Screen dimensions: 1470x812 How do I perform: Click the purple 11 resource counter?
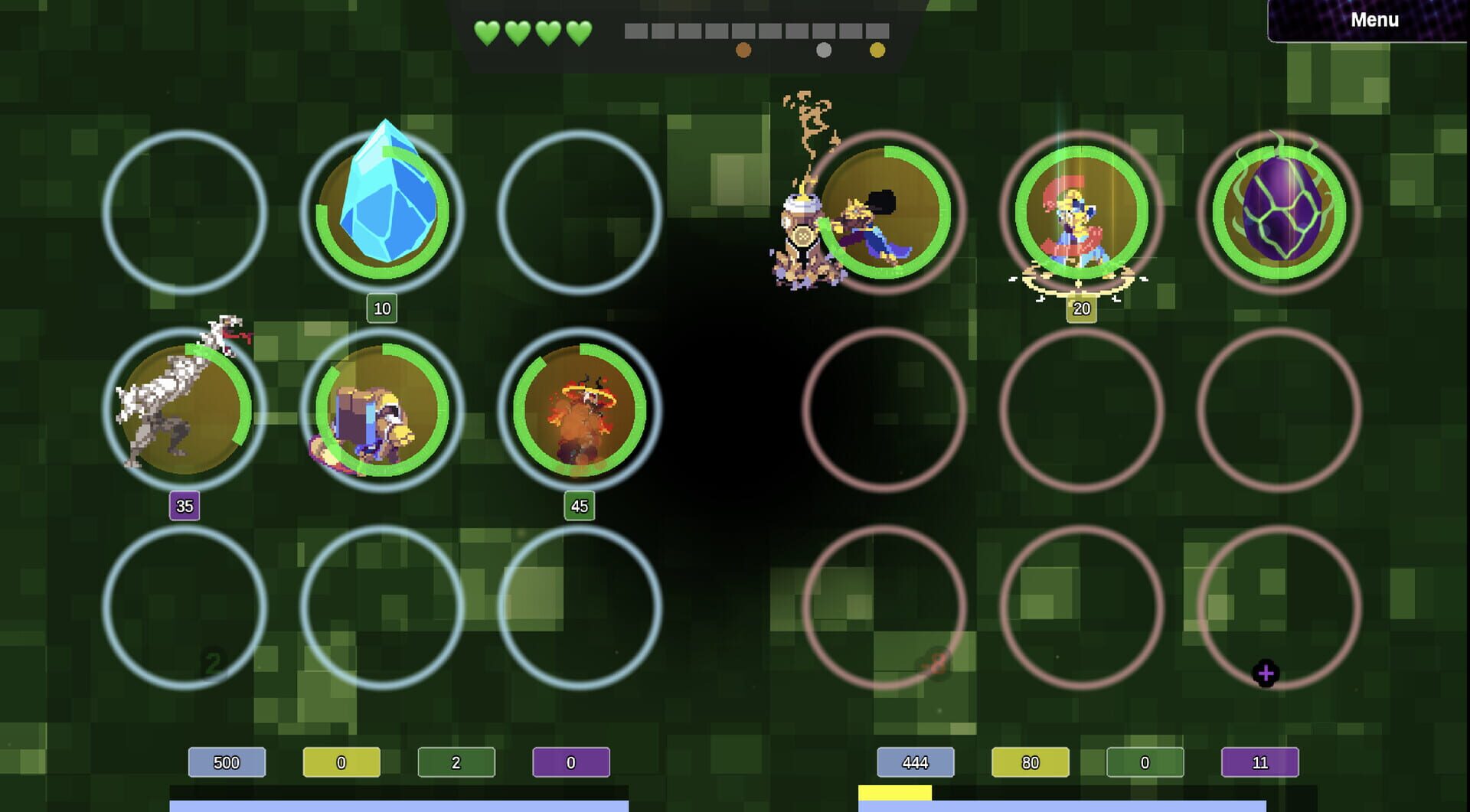point(1260,762)
